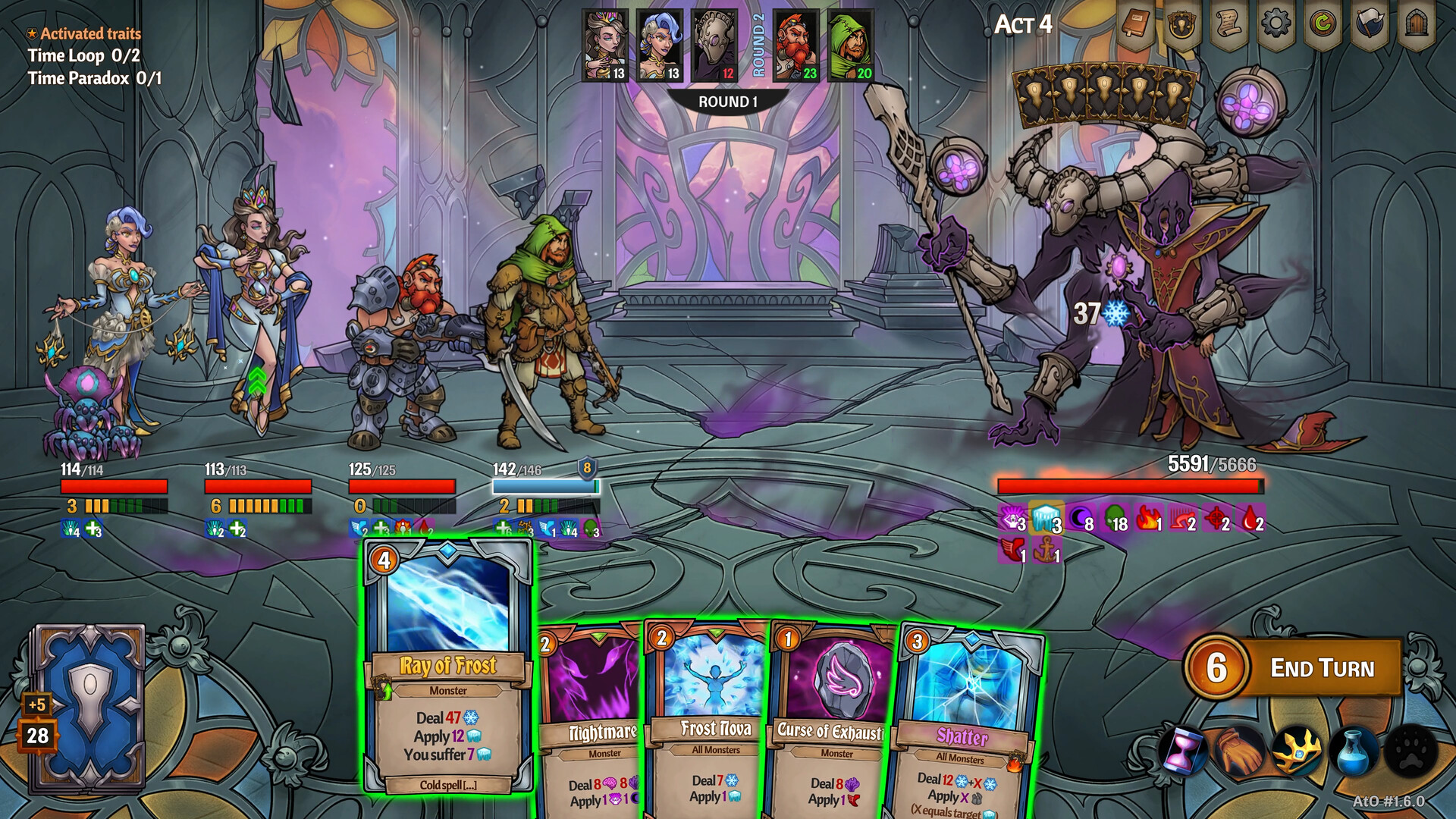Open the parchment scroll log
Screen dimensions: 1456x819
point(1228,26)
